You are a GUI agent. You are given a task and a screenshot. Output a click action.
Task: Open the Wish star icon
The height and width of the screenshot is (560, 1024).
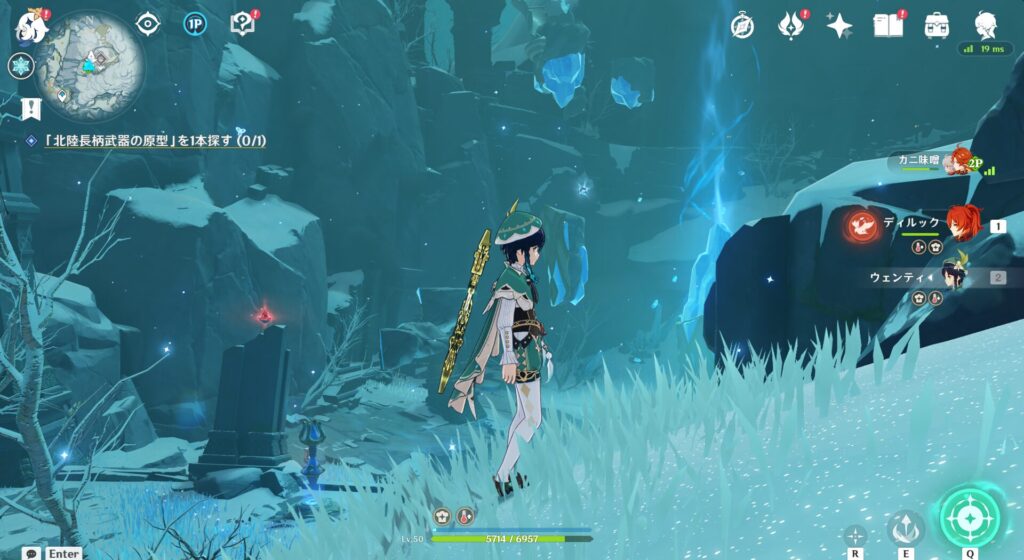839,26
